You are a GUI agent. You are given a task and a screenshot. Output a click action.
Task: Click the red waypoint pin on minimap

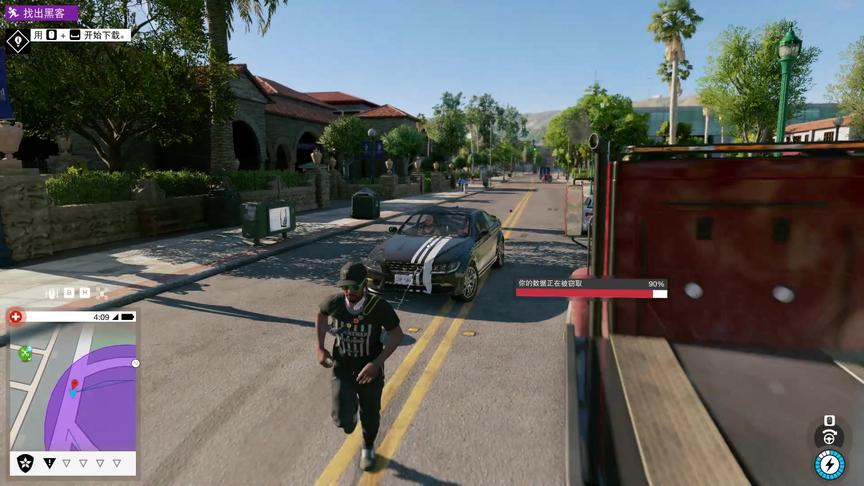click(x=73, y=385)
